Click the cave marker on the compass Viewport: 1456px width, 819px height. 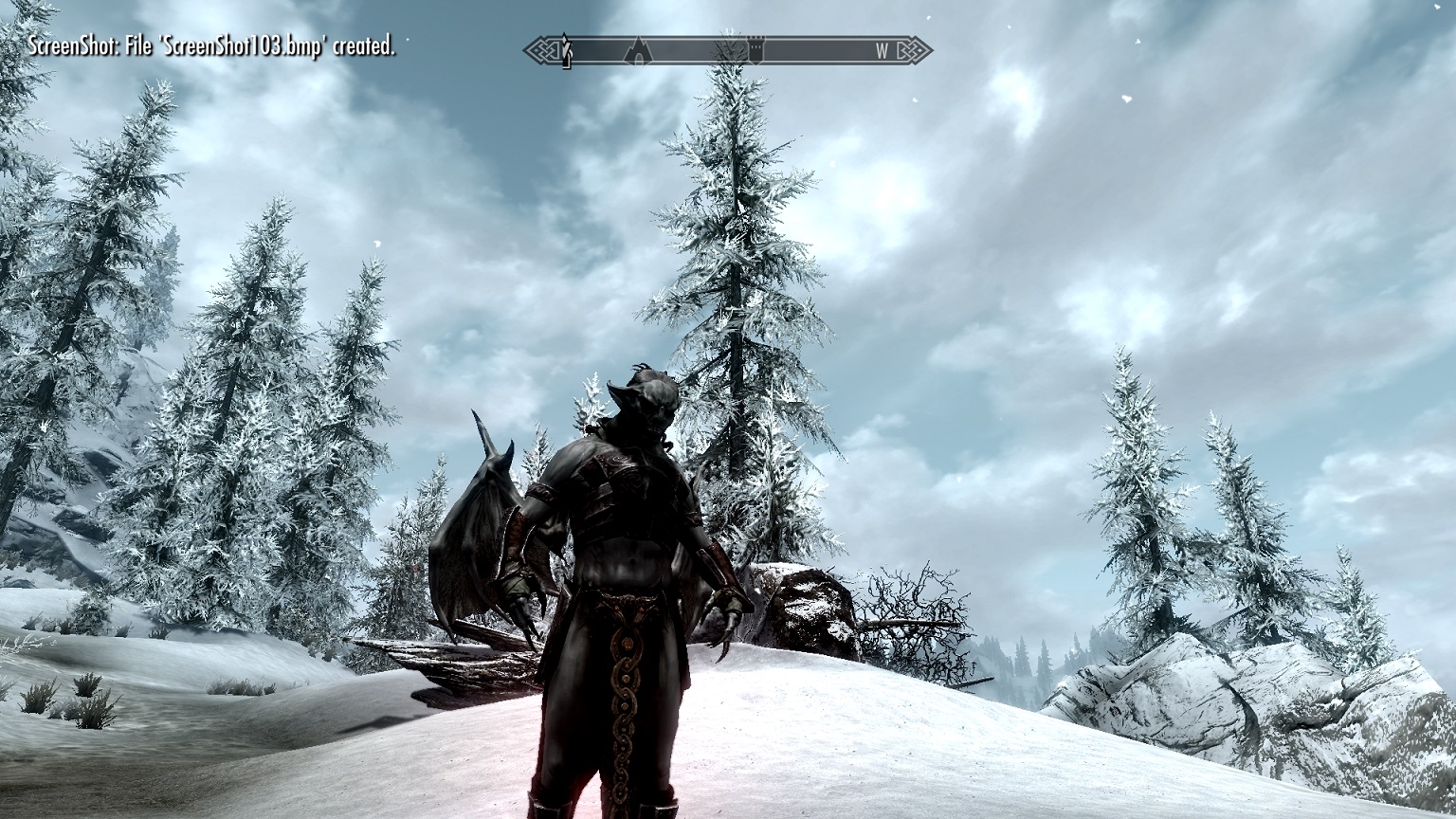(x=636, y=50)
